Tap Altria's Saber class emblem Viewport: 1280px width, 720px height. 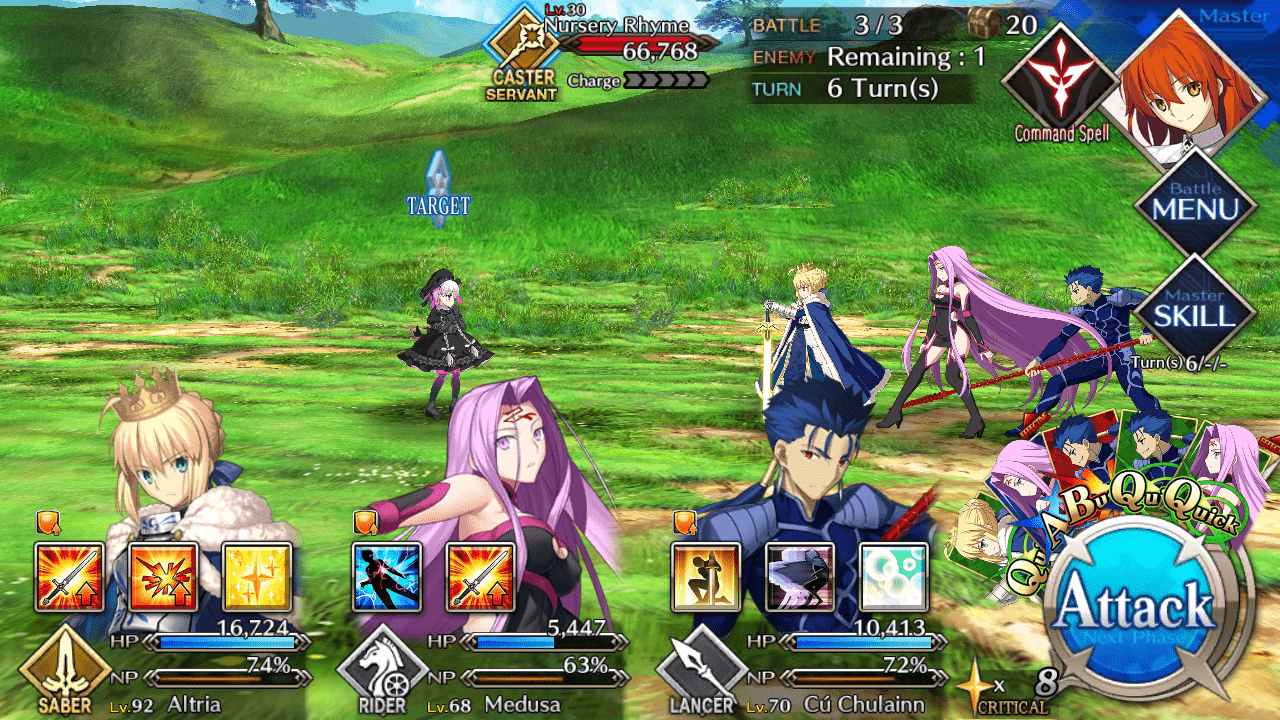coord(64,668)
